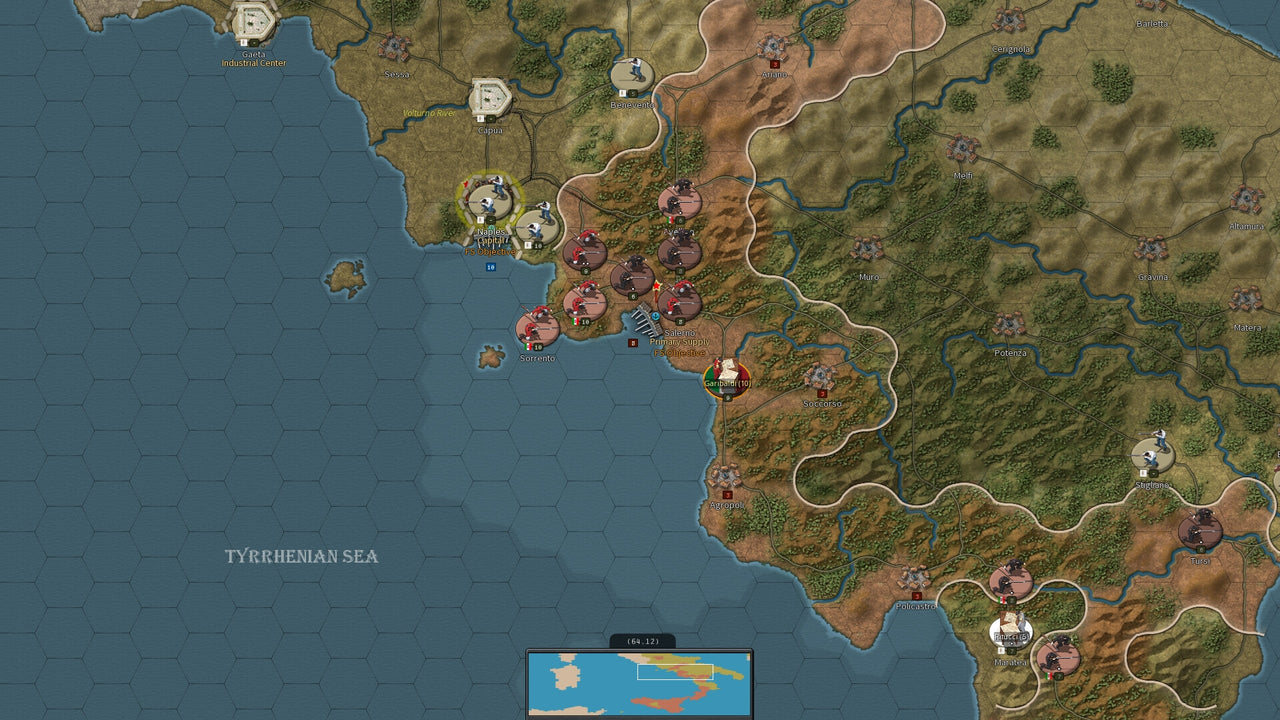Click the Naples Capital FS Objective label
1280x720 pixels.
pyautogui.click(x=493, y=241)
